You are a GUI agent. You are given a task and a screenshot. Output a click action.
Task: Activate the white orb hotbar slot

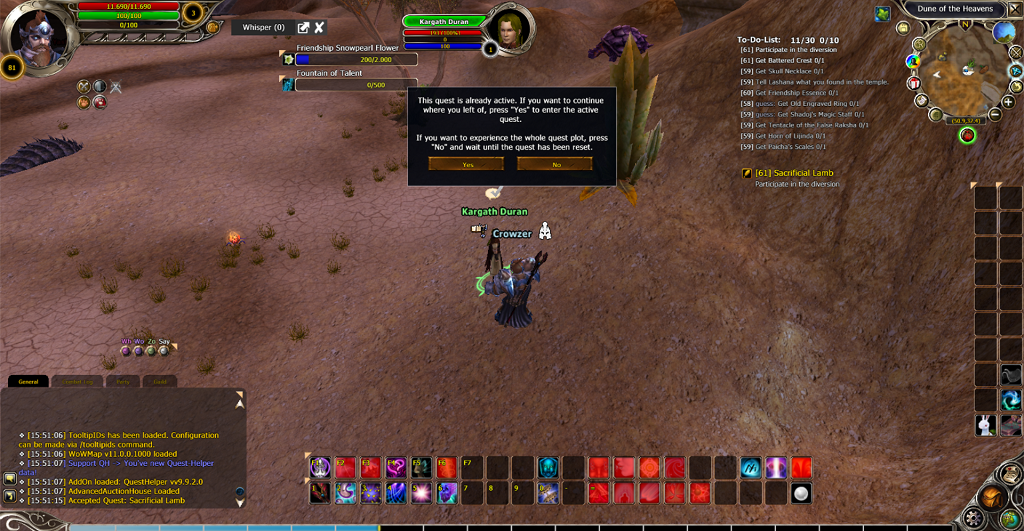pyautogui.click(x=800, y=492)
